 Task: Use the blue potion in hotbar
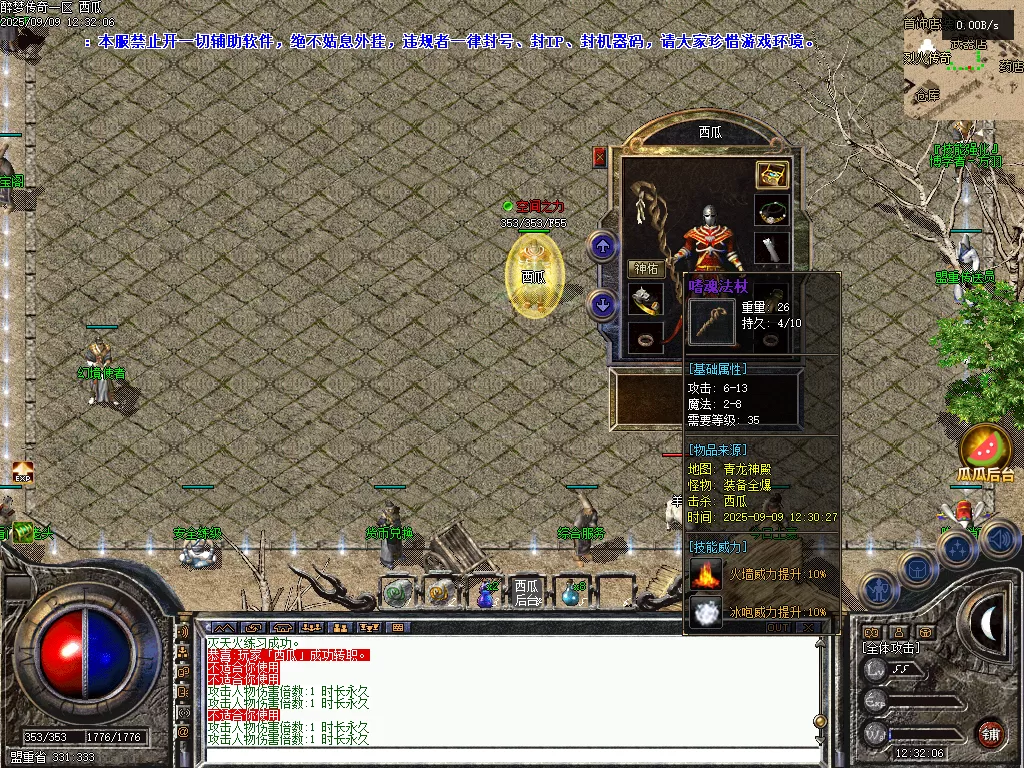[x=485, y=594]
